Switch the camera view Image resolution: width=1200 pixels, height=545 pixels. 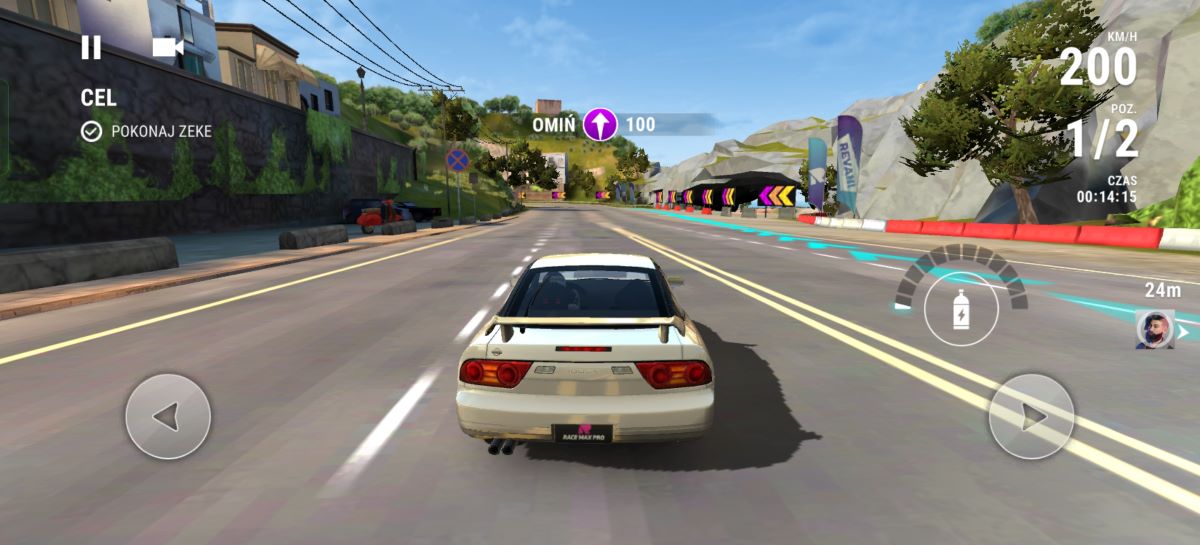pyautogui.click(x=167, y=47)
